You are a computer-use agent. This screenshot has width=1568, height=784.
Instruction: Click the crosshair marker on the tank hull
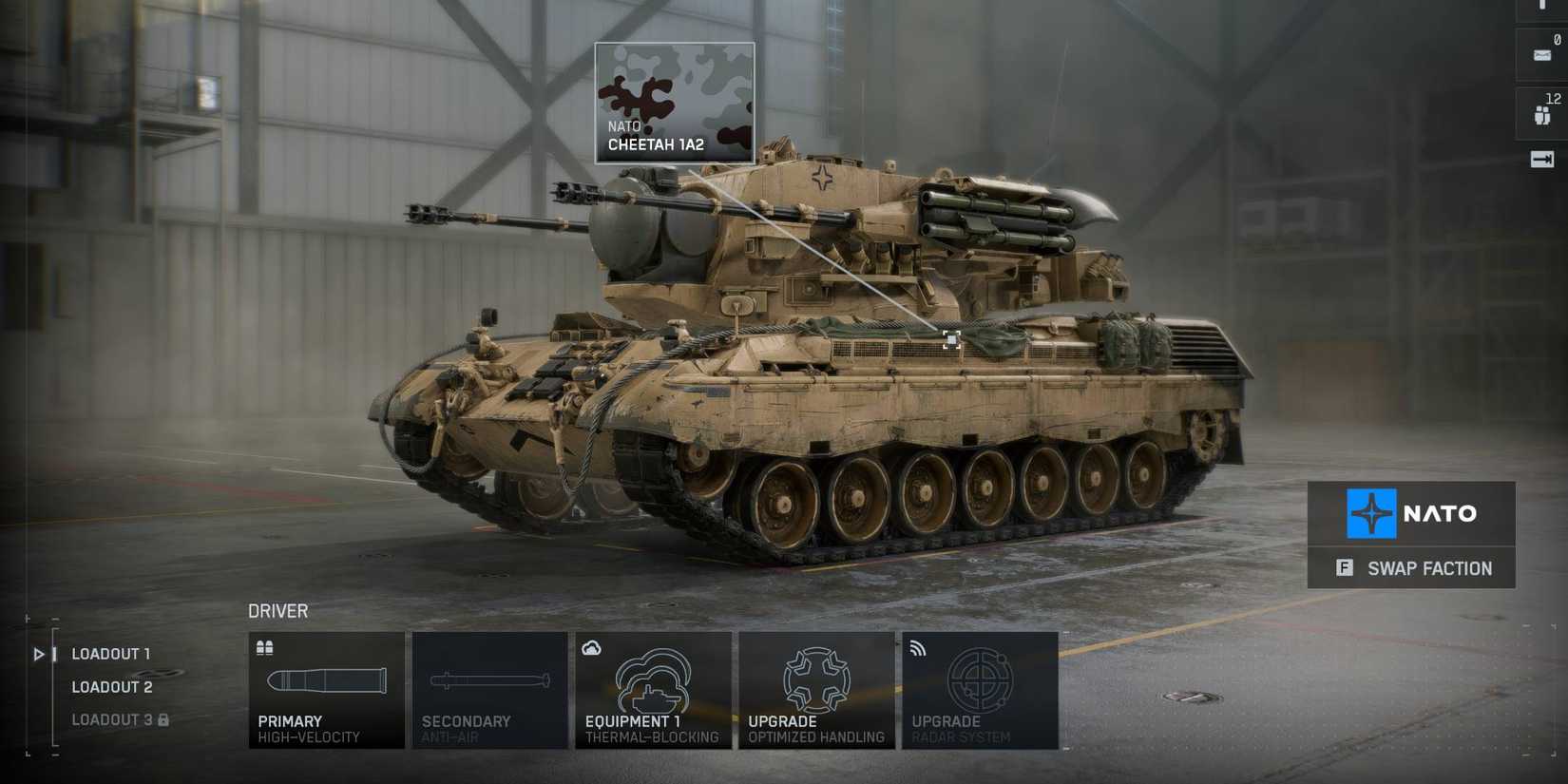[x=949, y=340]
